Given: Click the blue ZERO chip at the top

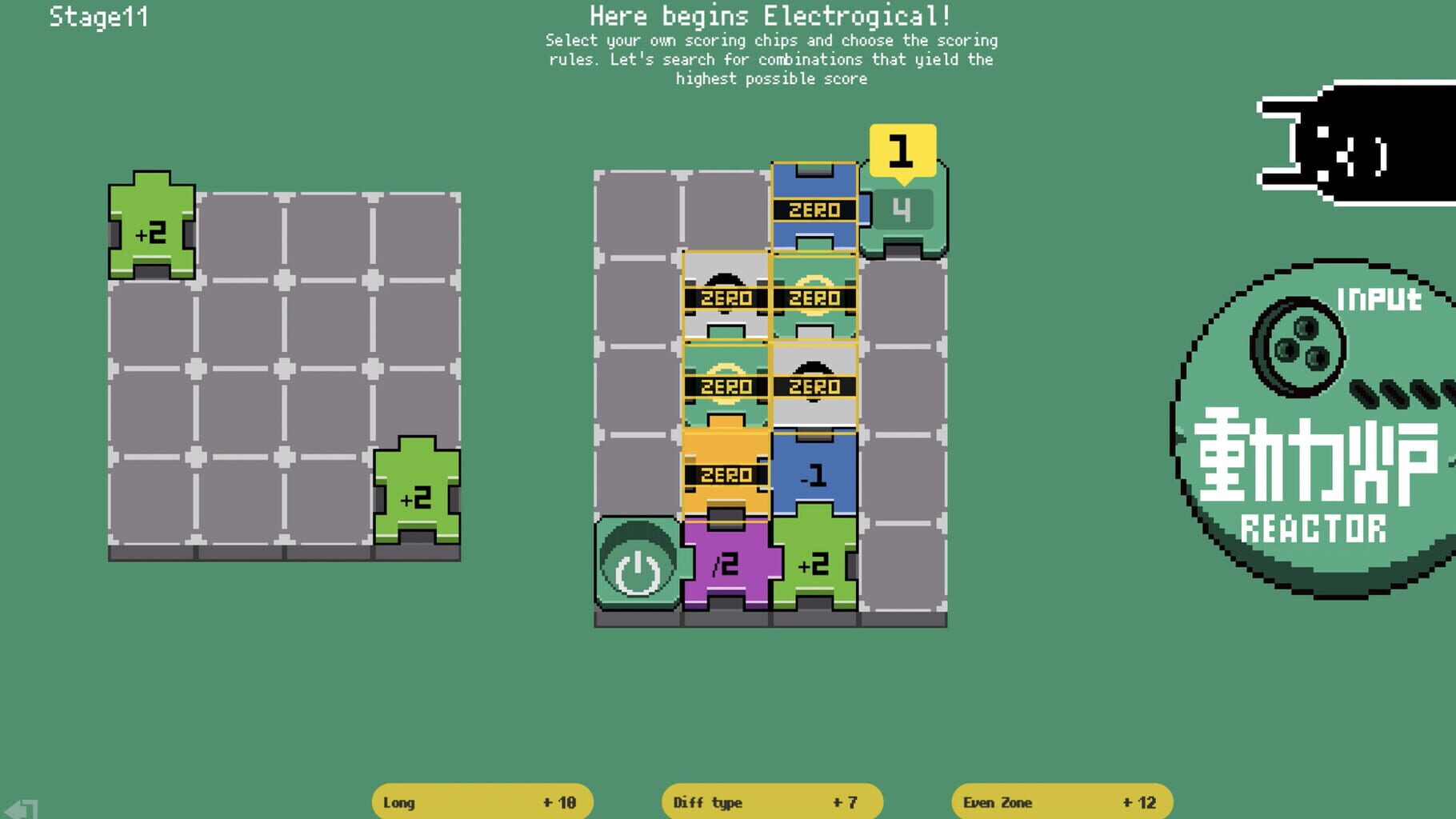Looking at the screenshot, I should 814,210.
